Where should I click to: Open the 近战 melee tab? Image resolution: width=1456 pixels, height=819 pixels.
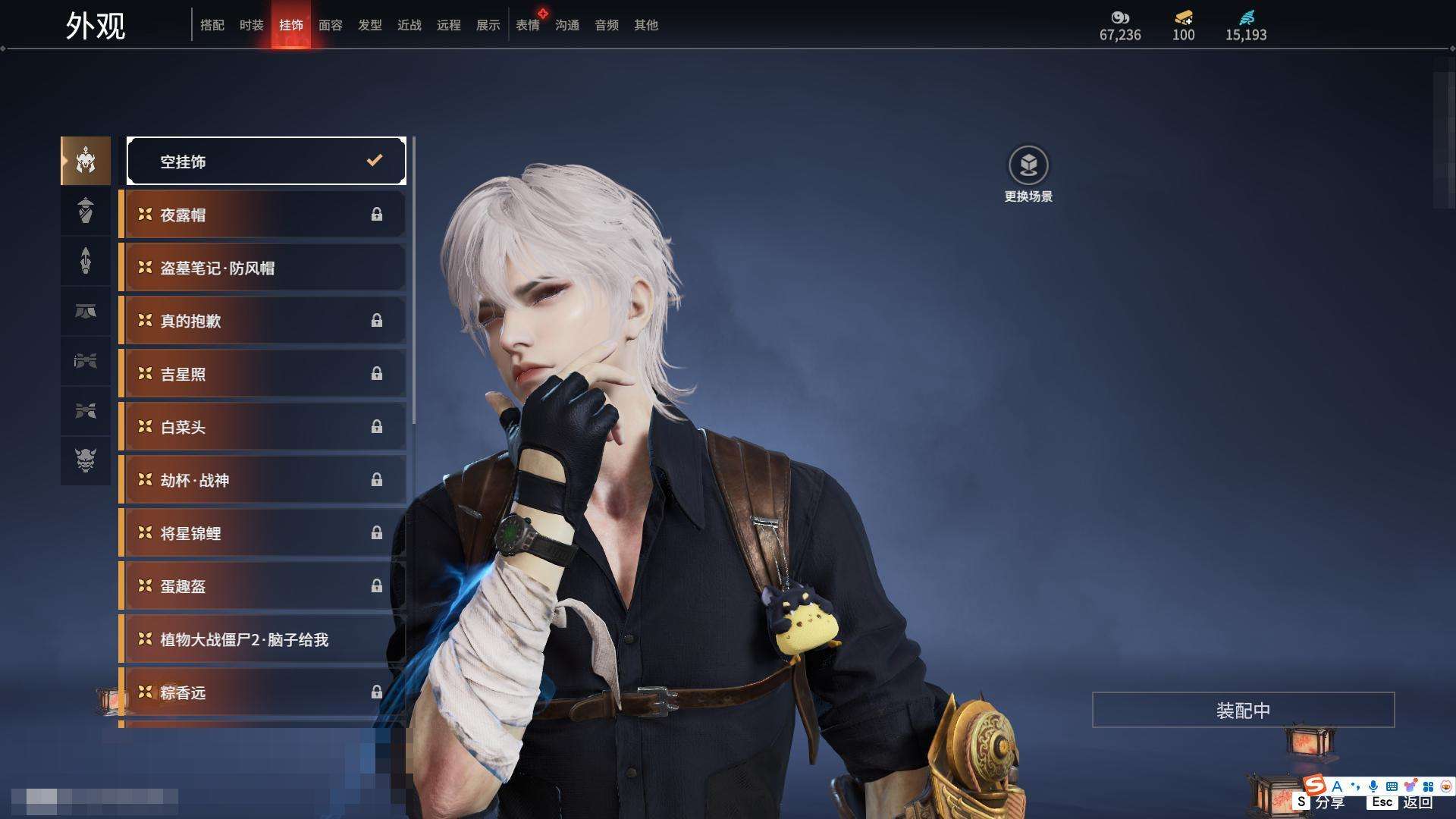[409, 25]
